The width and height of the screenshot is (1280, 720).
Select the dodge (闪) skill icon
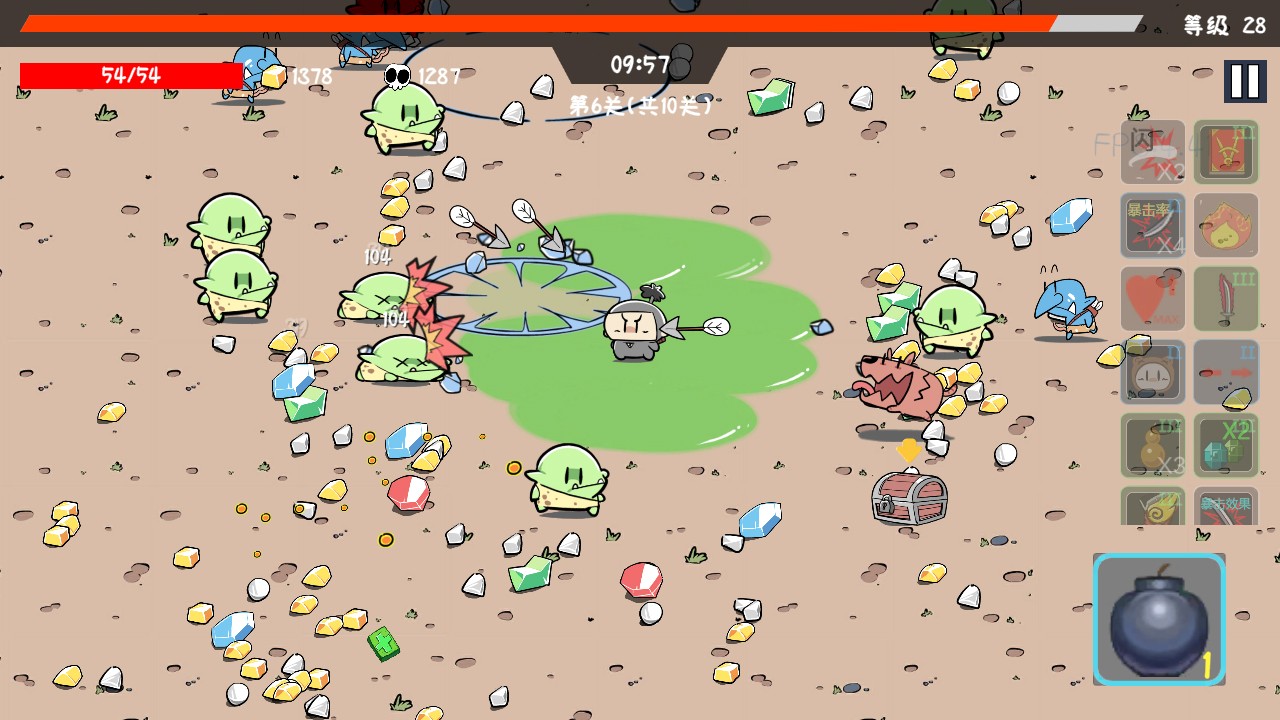pos(1153,152)
